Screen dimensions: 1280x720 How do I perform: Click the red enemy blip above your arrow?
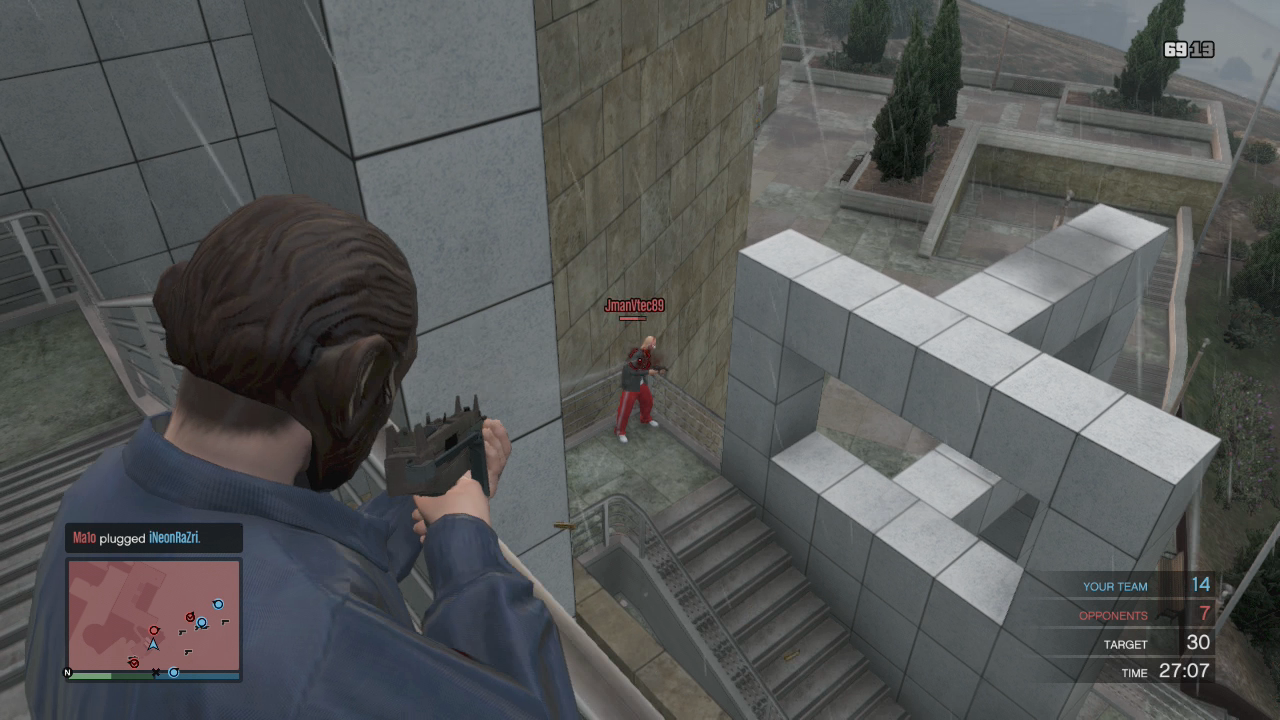click(x=154, y=630)
